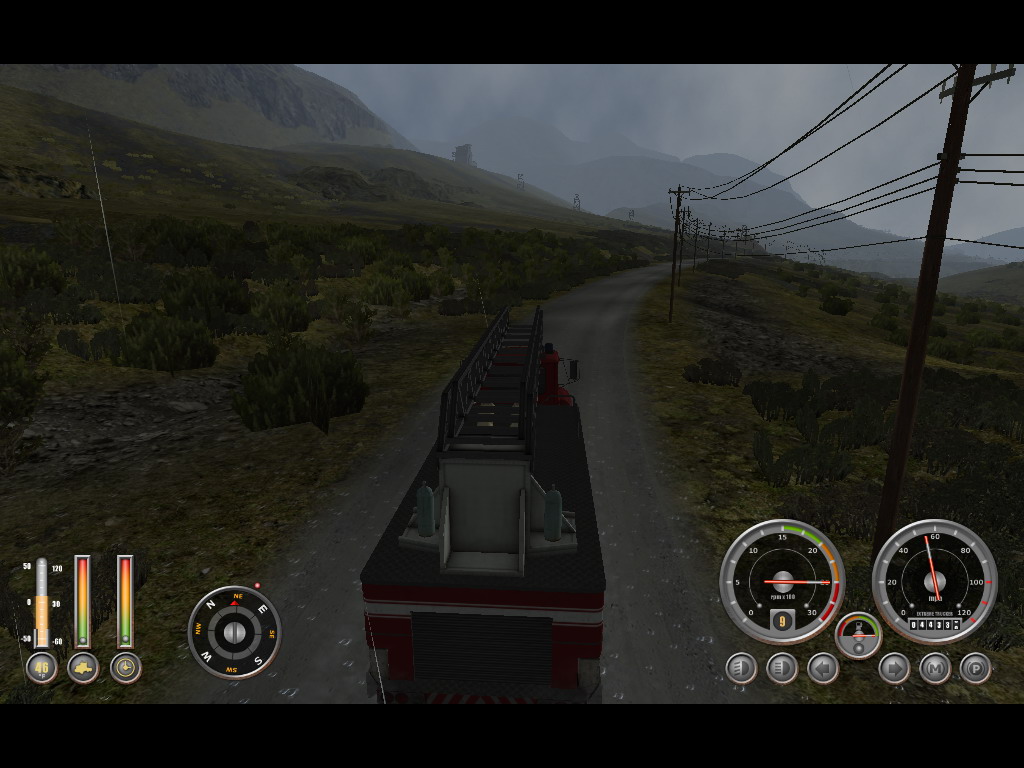Toggle the low-beam headlights button
This screenshot has width=1024, height=768.
pyautogui.click(x=741, y=668)
